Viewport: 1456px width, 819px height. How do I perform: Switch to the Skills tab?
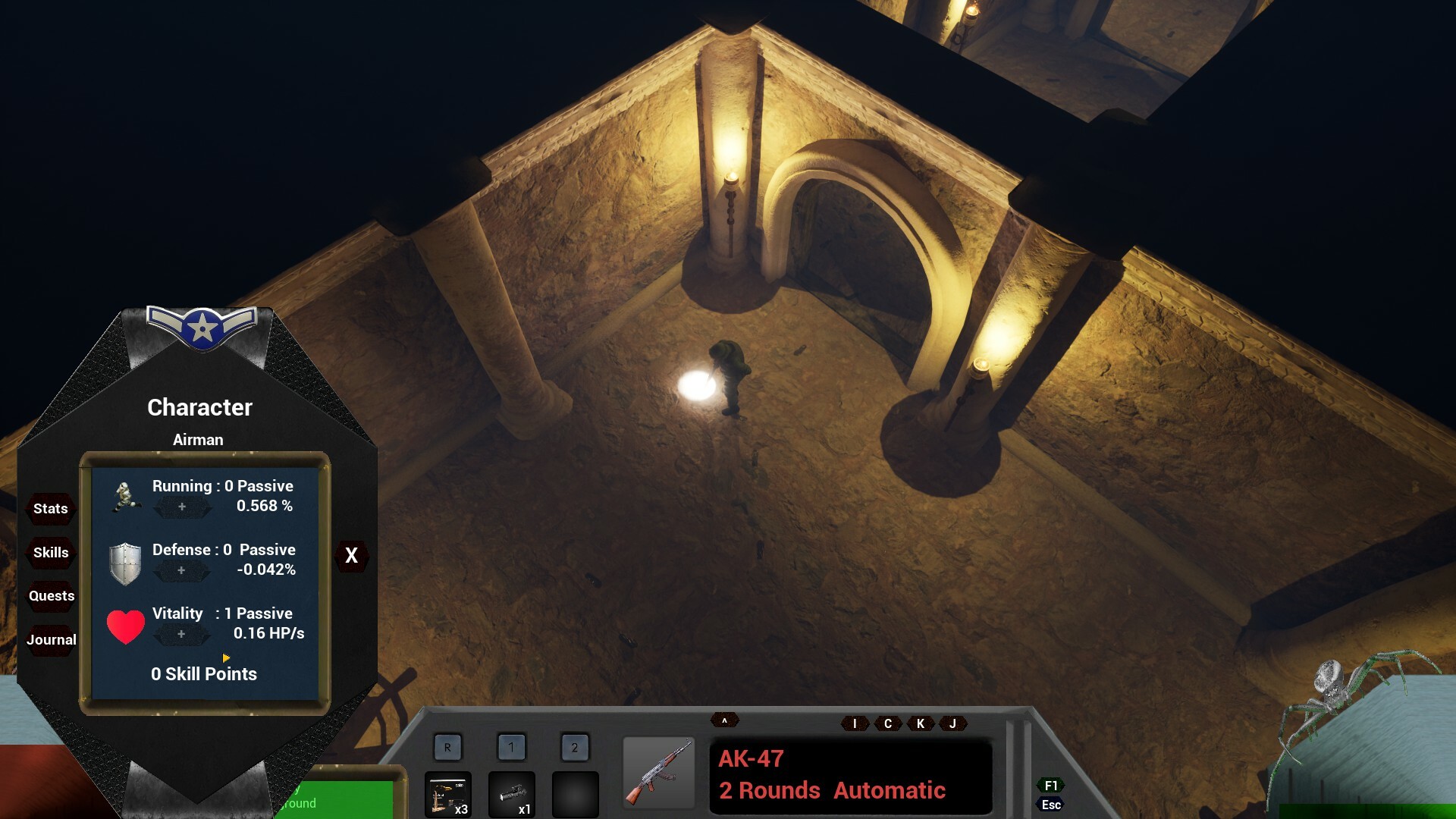coord(50,553)
